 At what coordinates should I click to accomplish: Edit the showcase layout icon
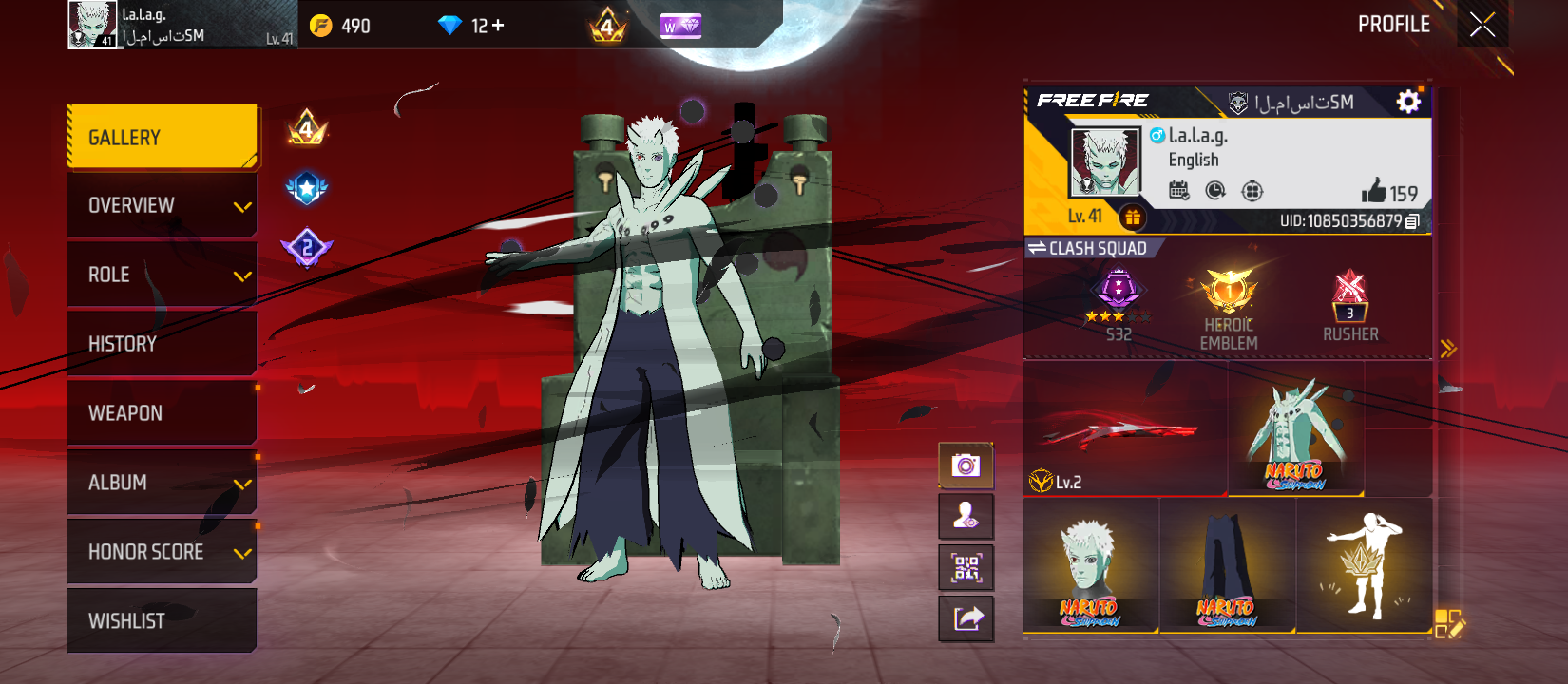(x=1449, y=623)
